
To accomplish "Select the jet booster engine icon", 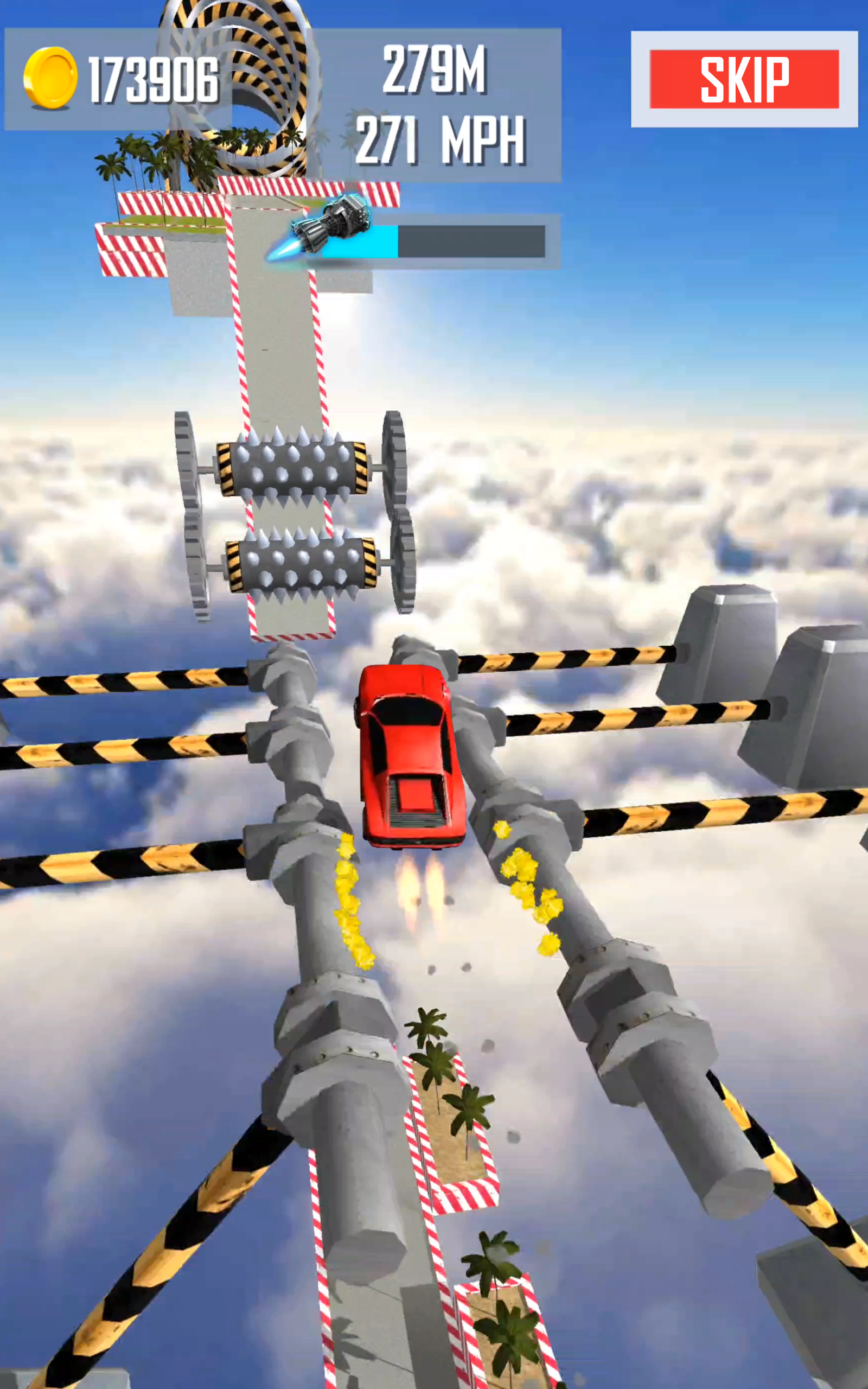I will [344, 224].
